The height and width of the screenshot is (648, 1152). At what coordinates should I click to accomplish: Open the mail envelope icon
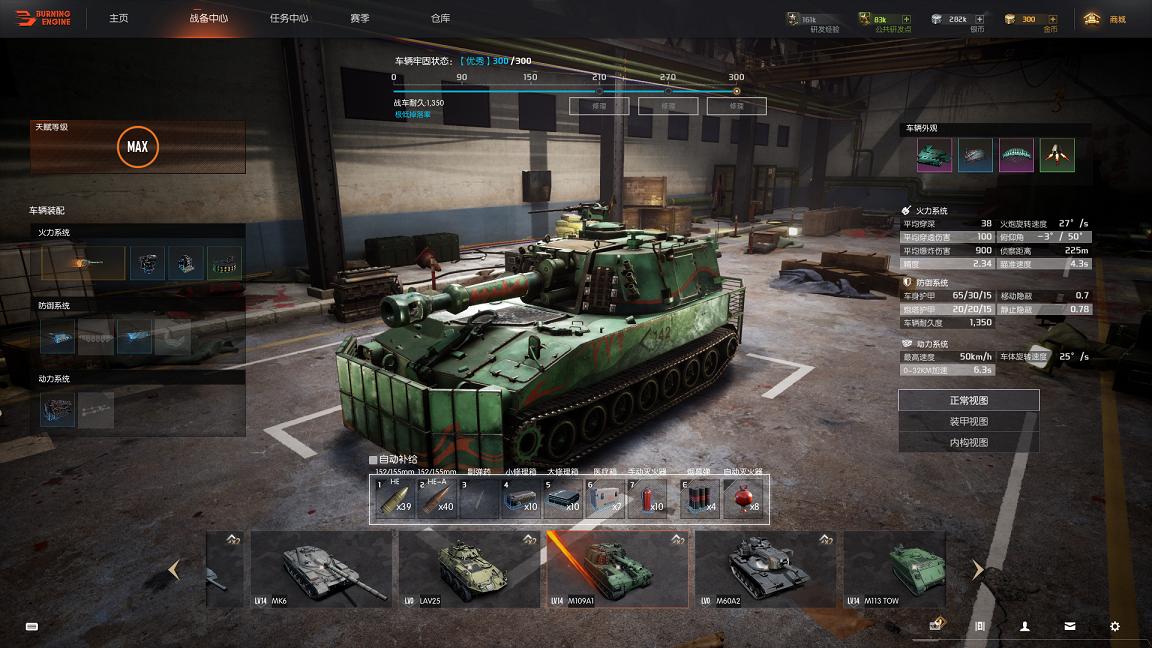1070,626
